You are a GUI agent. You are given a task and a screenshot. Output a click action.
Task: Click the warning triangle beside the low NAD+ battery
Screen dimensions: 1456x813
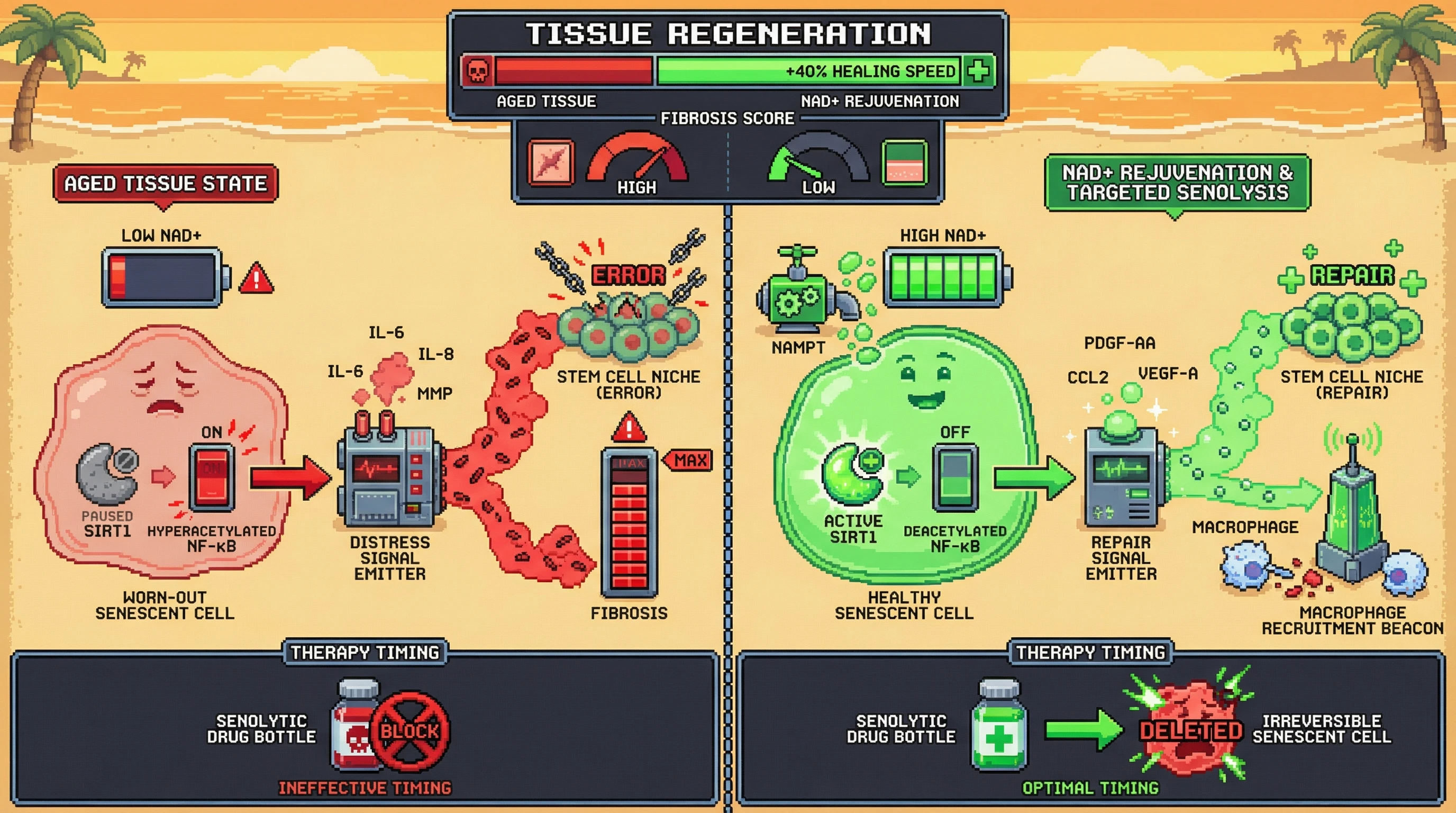256,279
